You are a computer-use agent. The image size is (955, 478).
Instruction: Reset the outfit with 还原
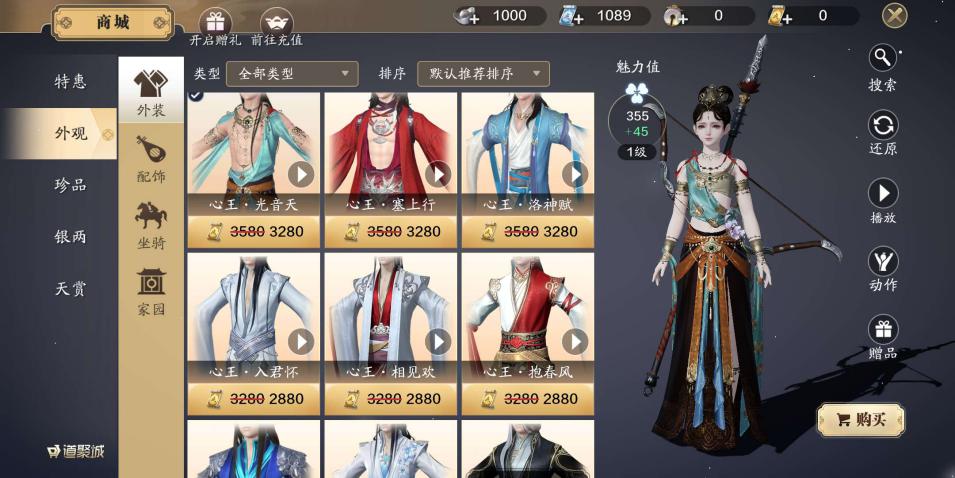click(x=882, y=133)
